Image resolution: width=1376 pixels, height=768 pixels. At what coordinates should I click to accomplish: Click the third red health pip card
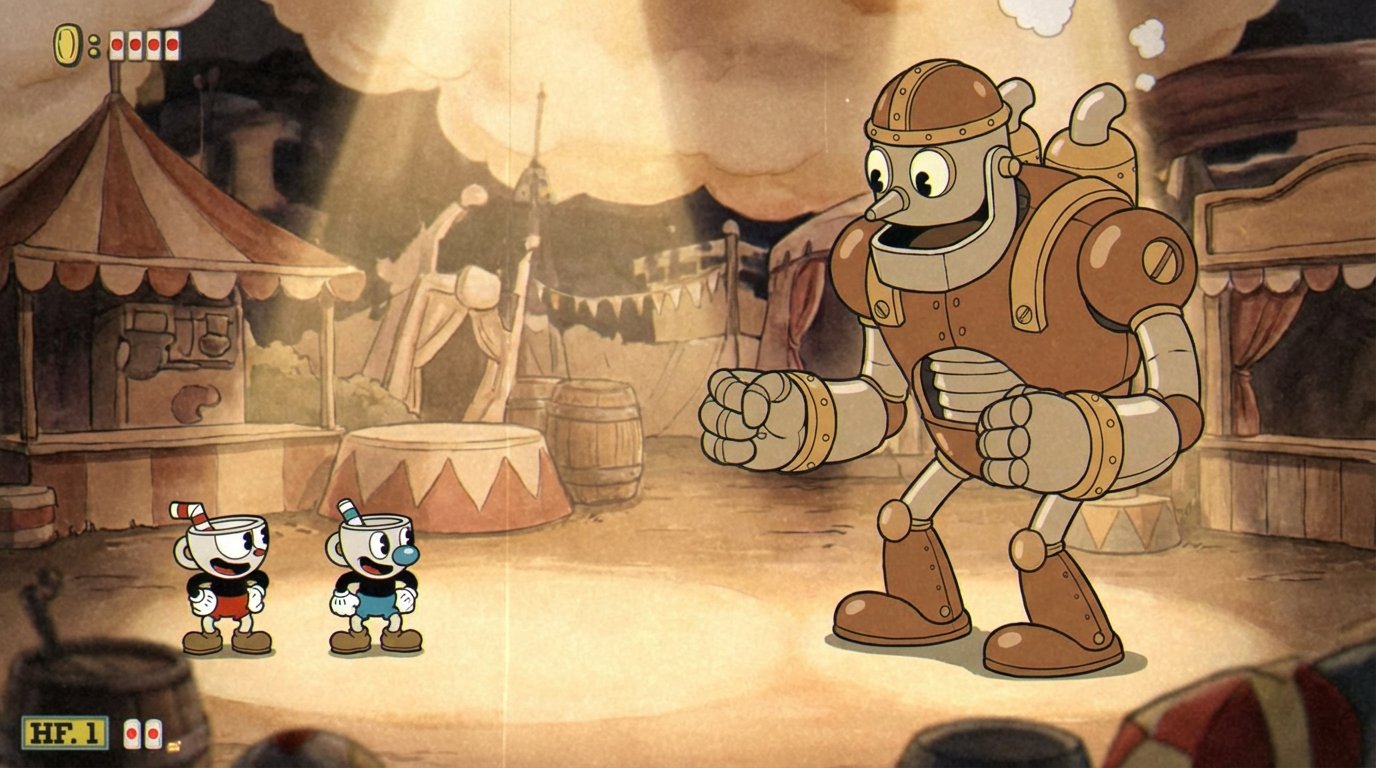[x=153, y=44]
